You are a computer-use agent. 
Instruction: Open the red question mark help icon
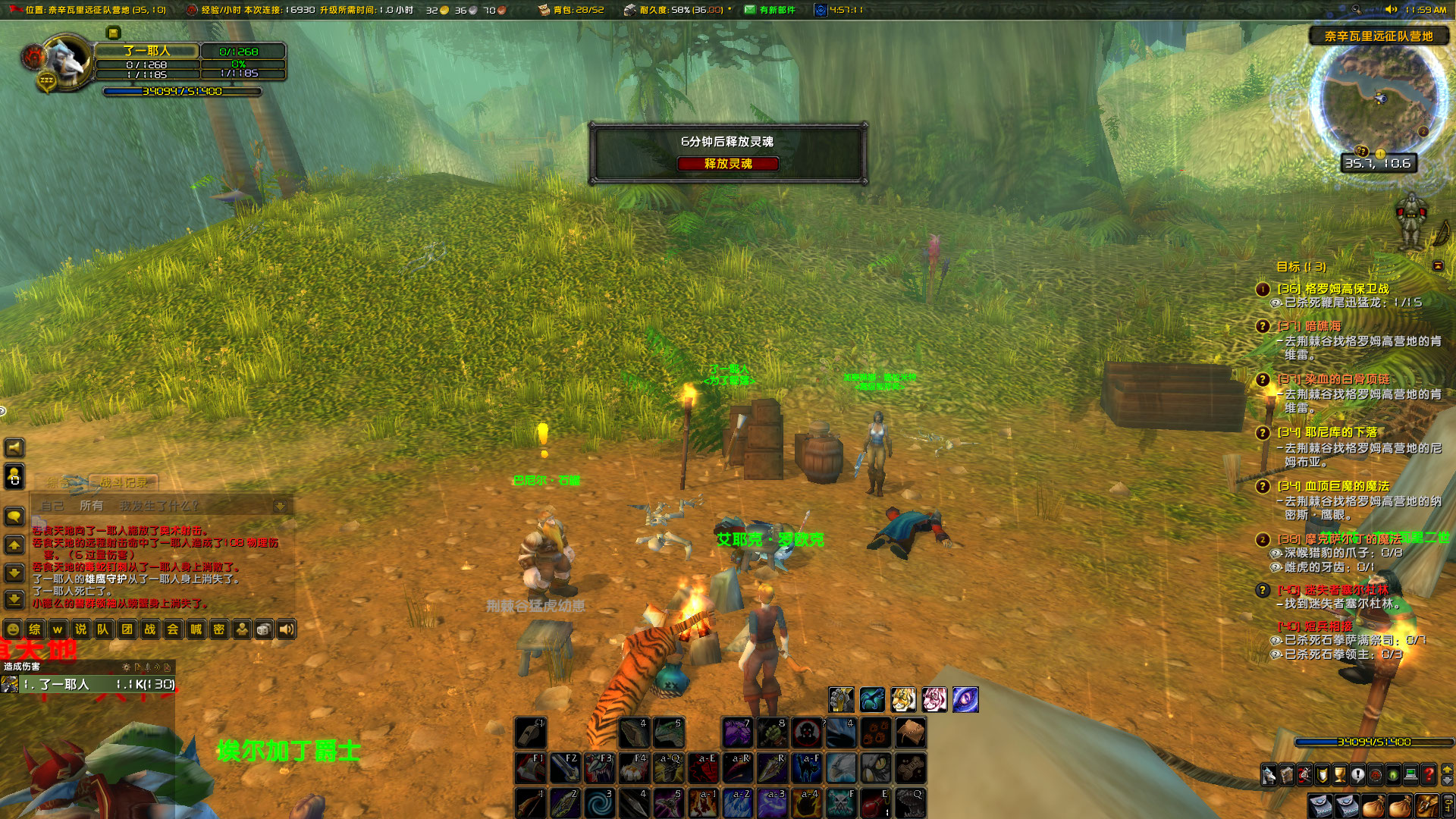[x=1428, y=774]
